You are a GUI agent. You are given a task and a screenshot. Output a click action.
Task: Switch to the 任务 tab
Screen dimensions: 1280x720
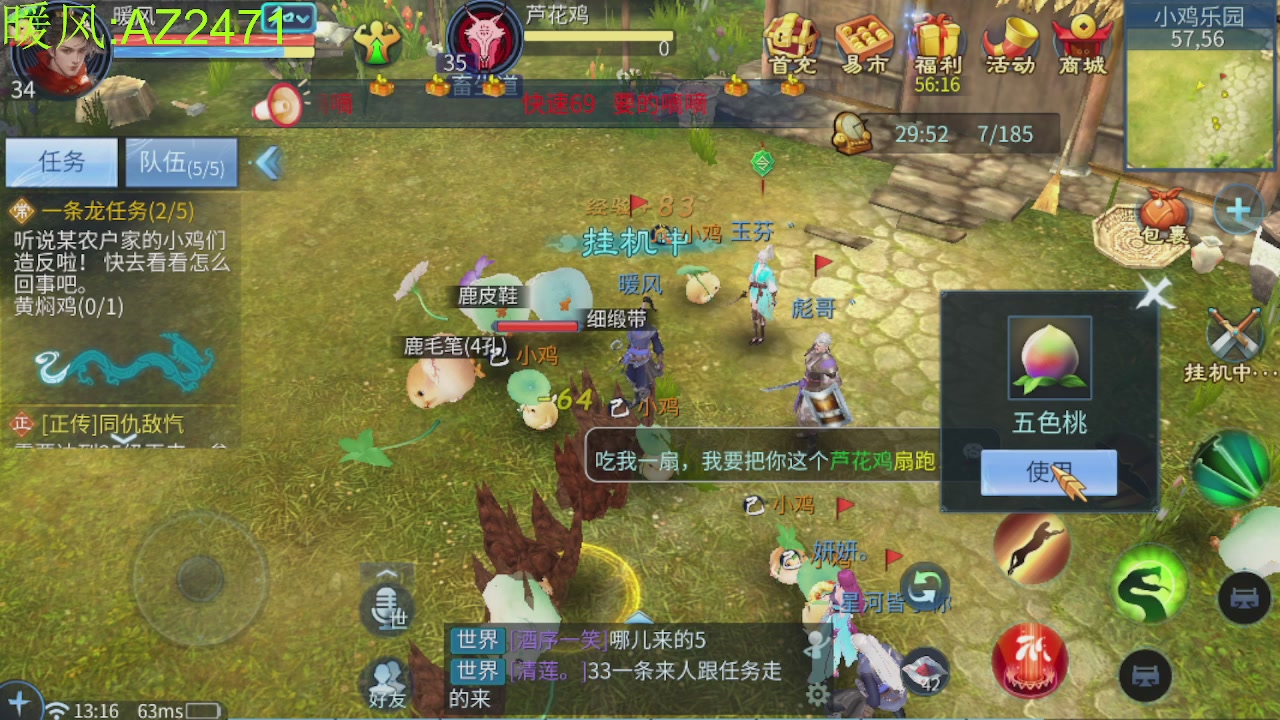(x=62, y=163)
